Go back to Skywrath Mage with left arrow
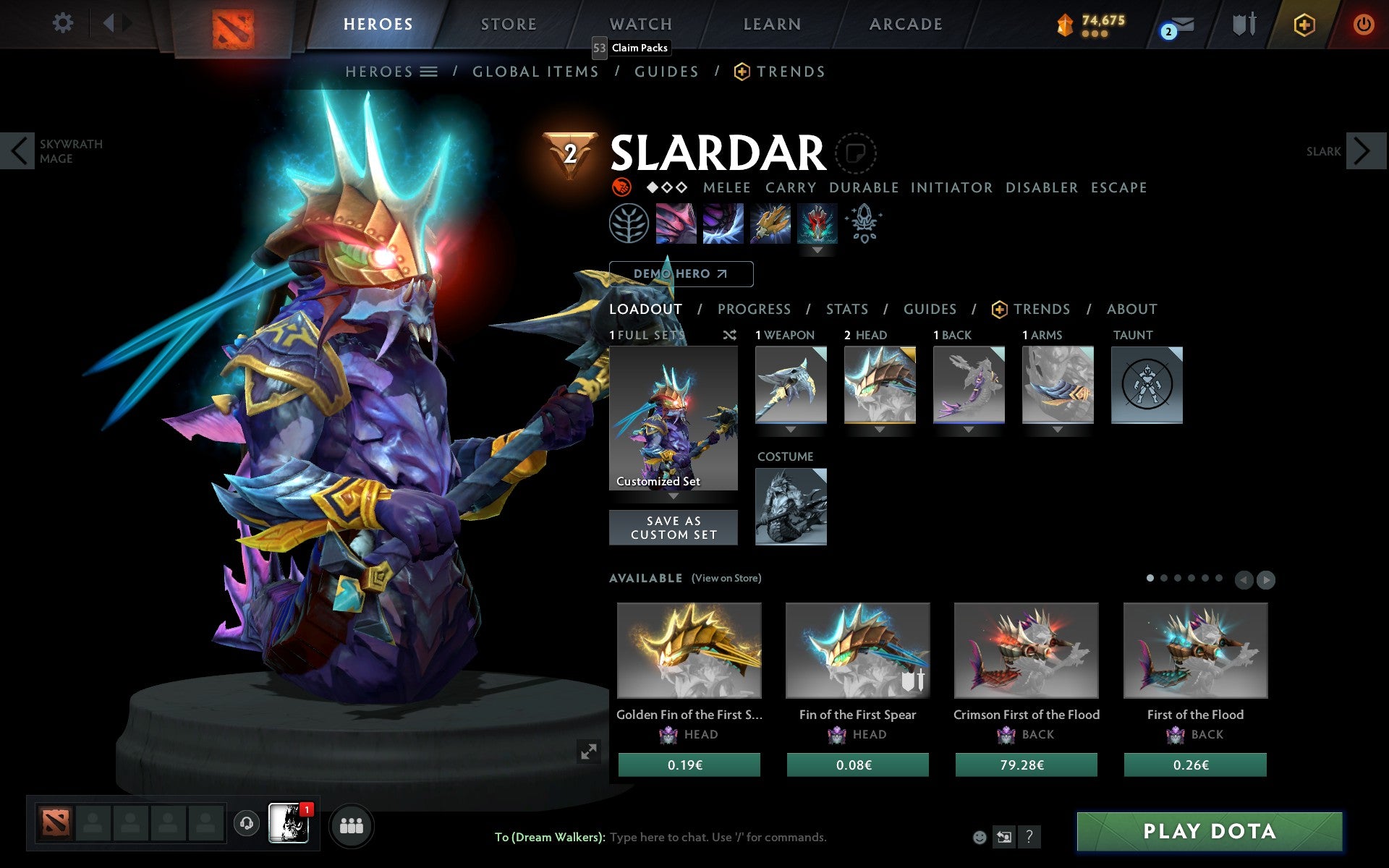The height and width of the screenshot is (868, 1389). pos(18,151)
